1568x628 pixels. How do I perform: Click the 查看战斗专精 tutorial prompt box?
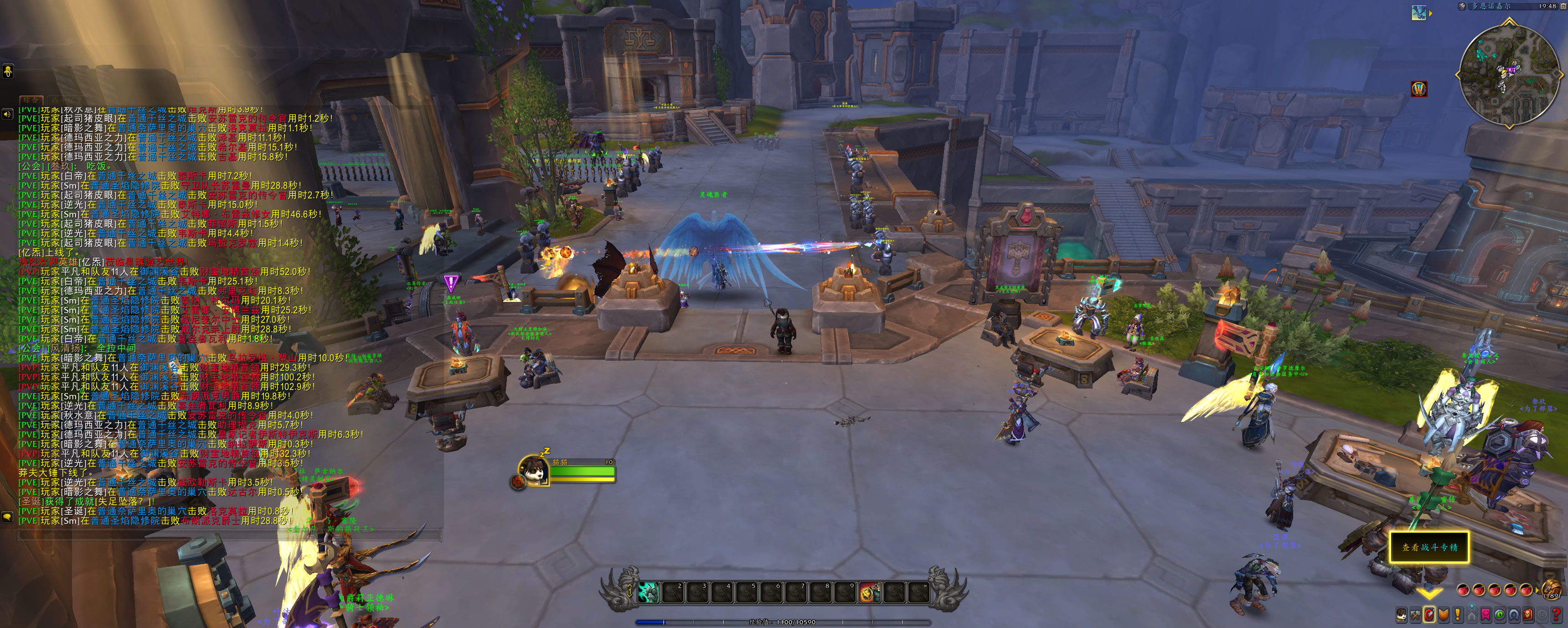[1429, 547]
